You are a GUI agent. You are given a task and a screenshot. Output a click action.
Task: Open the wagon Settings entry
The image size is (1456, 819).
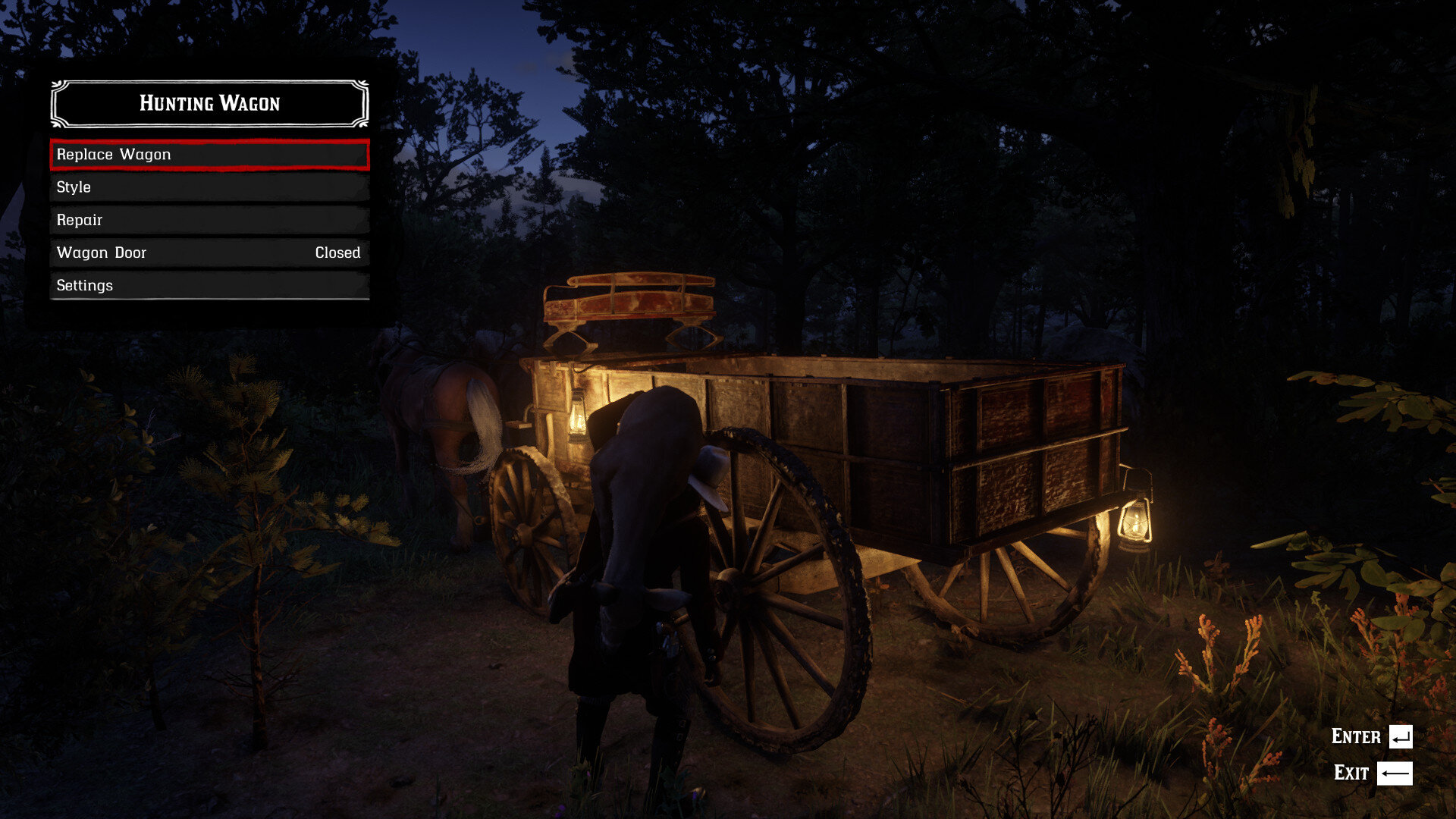pyautogui.click(x=209, y=285)
